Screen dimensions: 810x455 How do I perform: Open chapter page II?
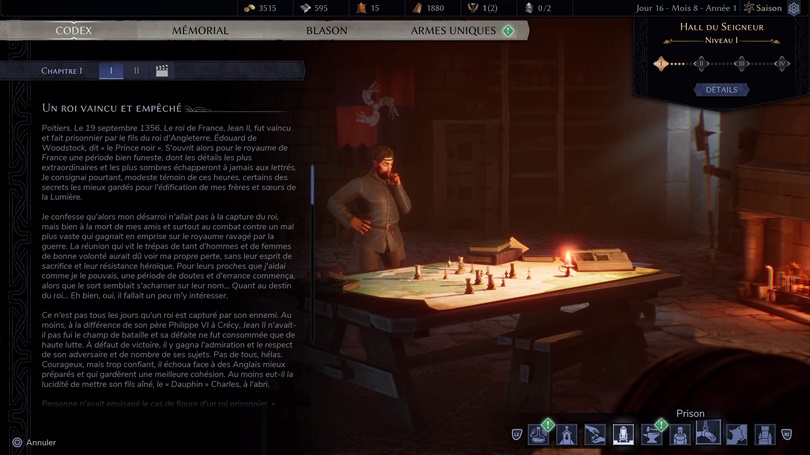pos(137,71)
